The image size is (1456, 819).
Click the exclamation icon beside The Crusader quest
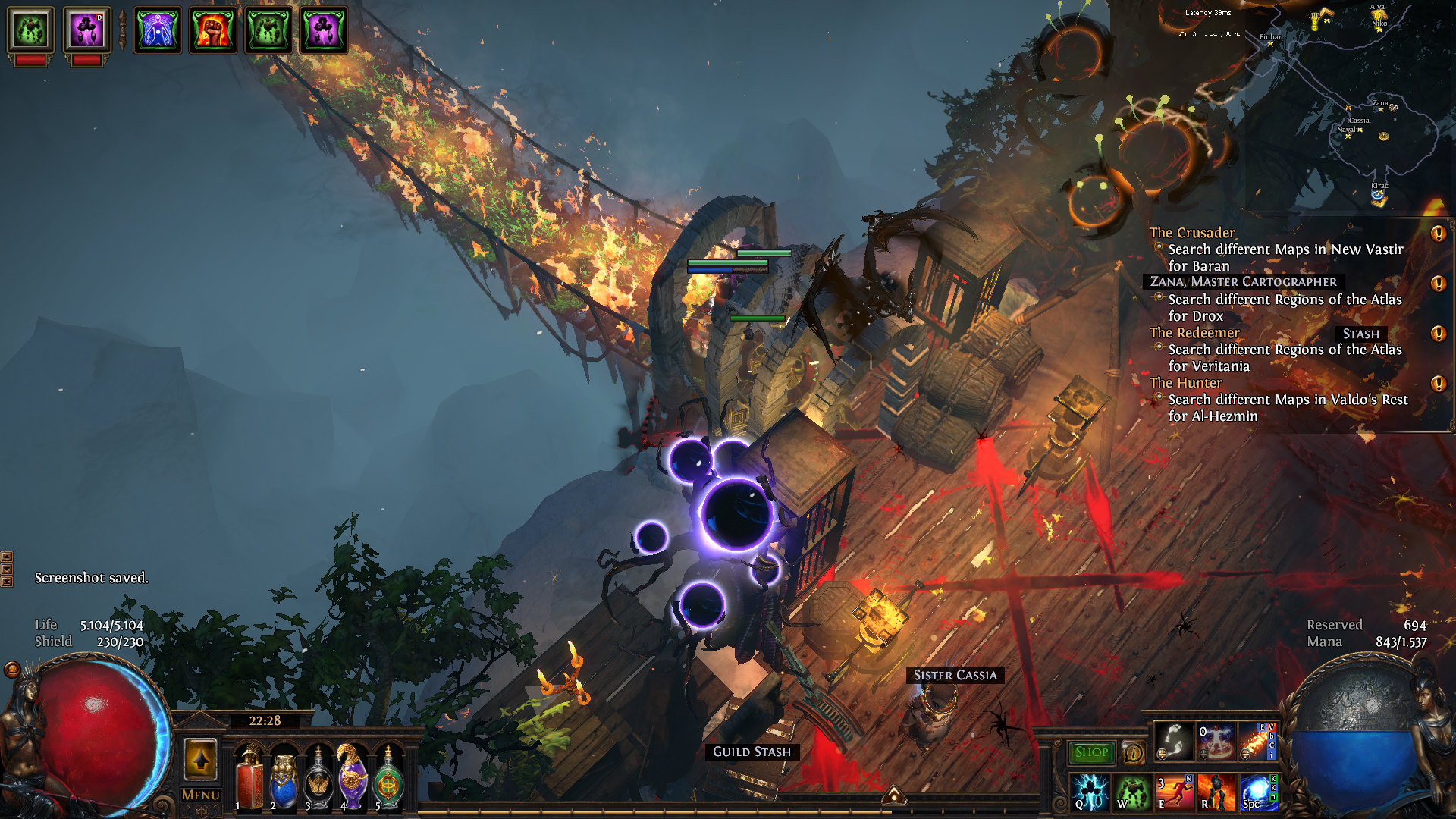pyautogui.click(x=1438, y=234)
